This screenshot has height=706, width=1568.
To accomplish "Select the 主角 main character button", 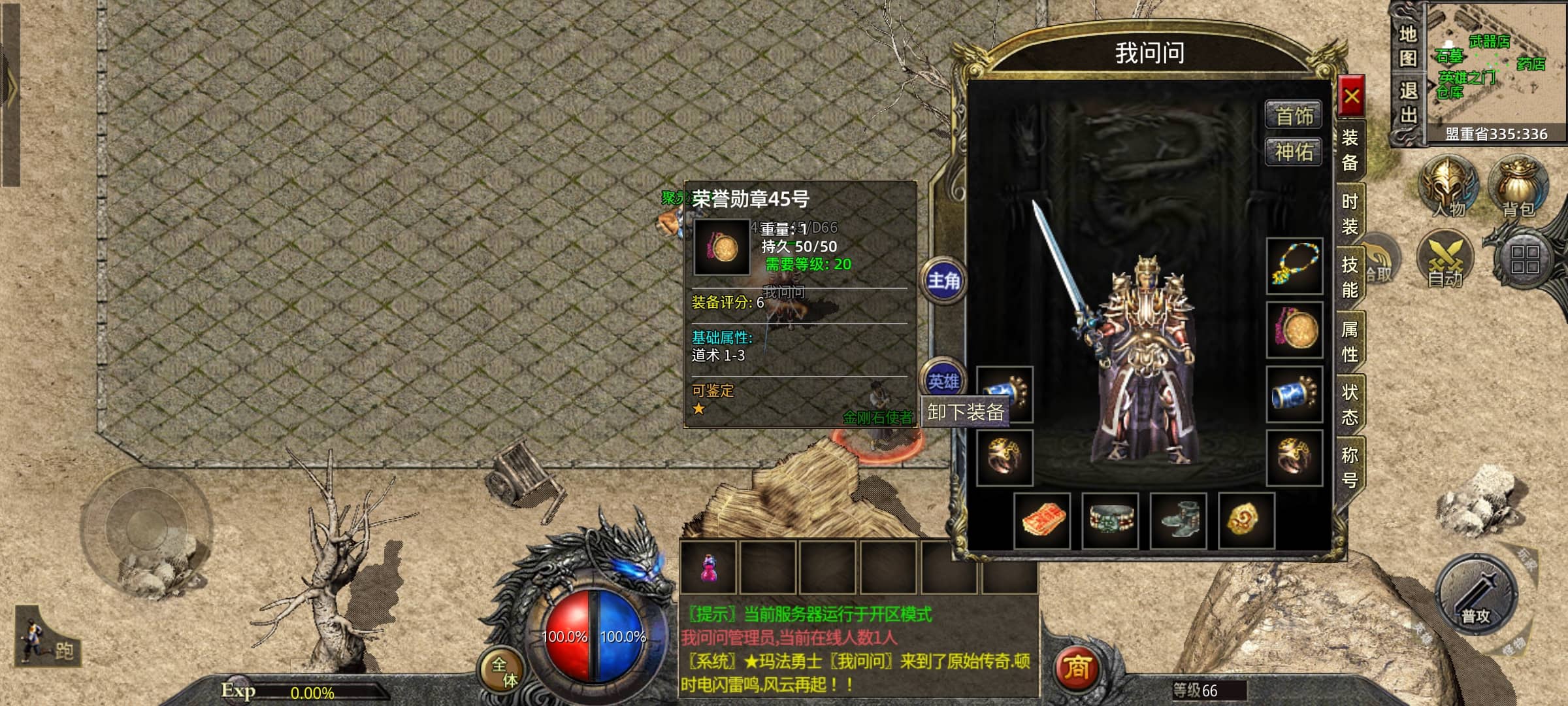I will pyautogui.click(x=943, y=281).
